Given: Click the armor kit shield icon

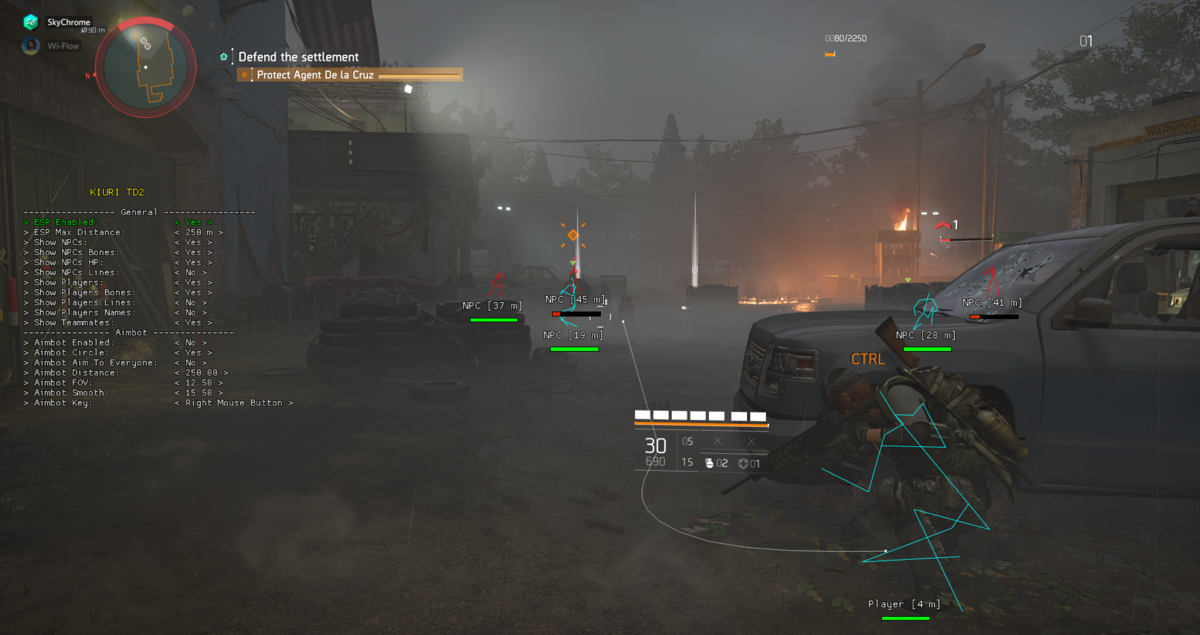Looking at the screenshot, I should [x=742, y=463].
